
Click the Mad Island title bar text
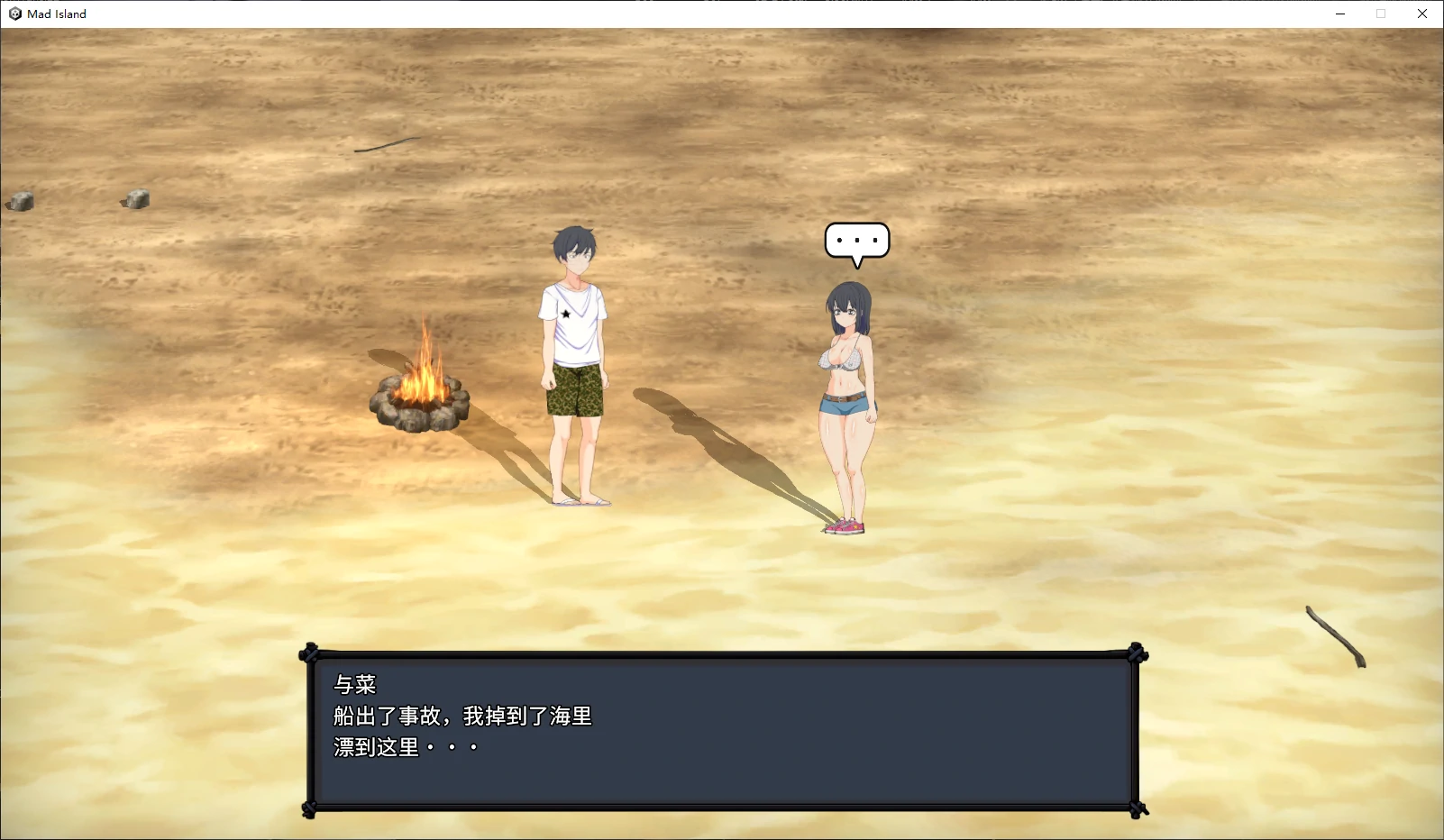(x=56, y=14)
